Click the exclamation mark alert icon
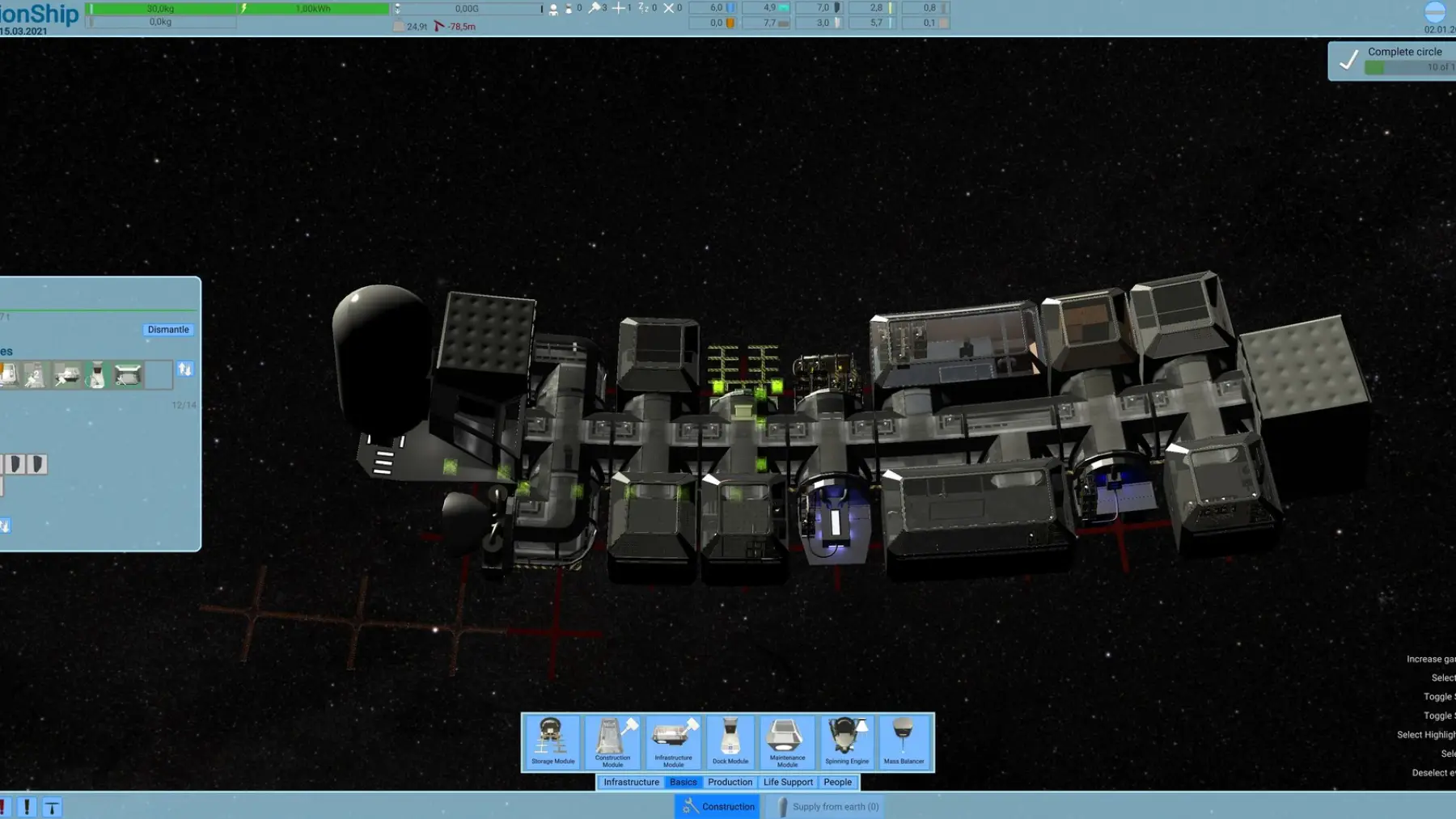This screenshot has height=819, width=1456. (27, 806)
